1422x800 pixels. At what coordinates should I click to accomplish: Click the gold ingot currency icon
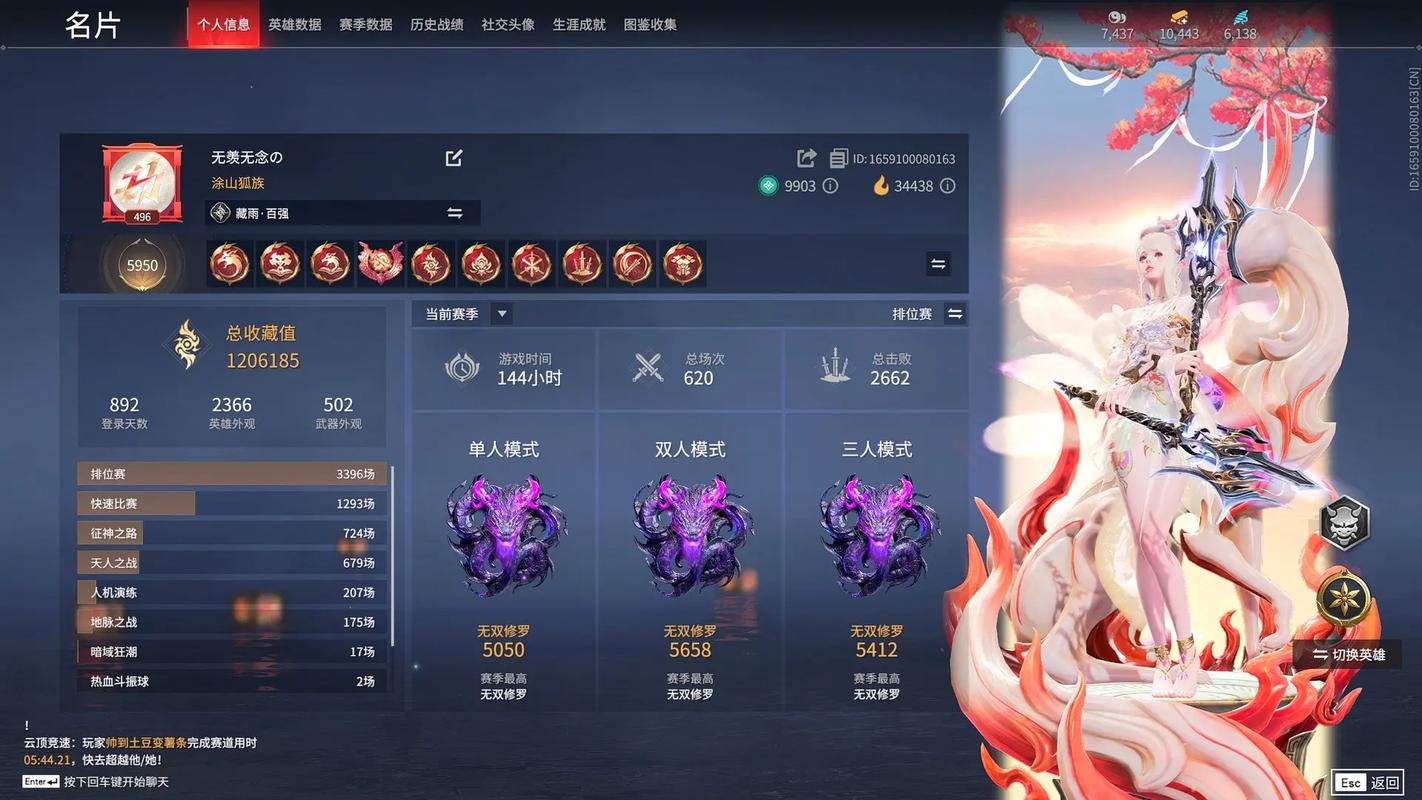tap(1179, 16)
